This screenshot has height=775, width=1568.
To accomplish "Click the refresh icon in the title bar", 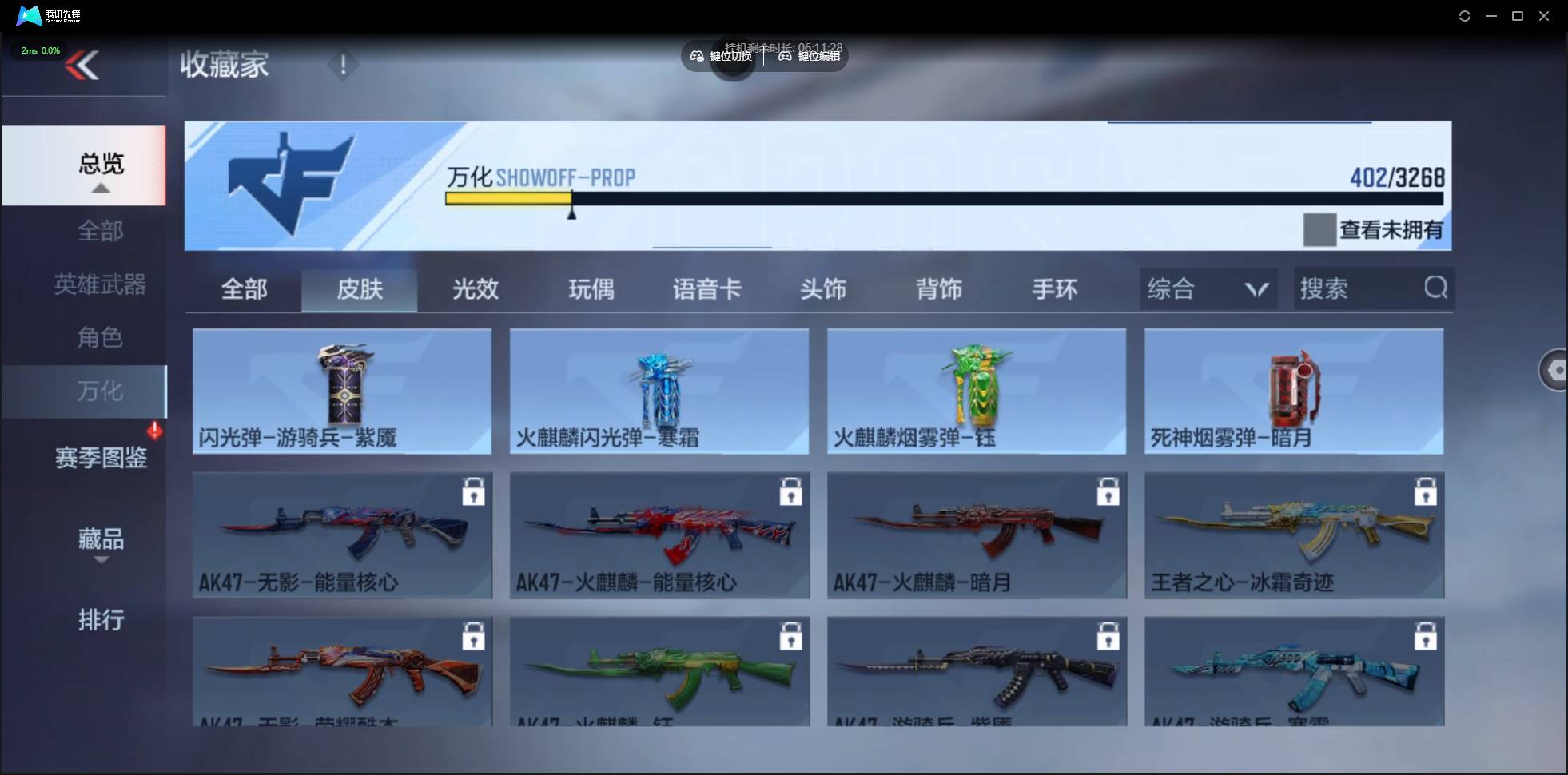I will (x=1465, y=15).
